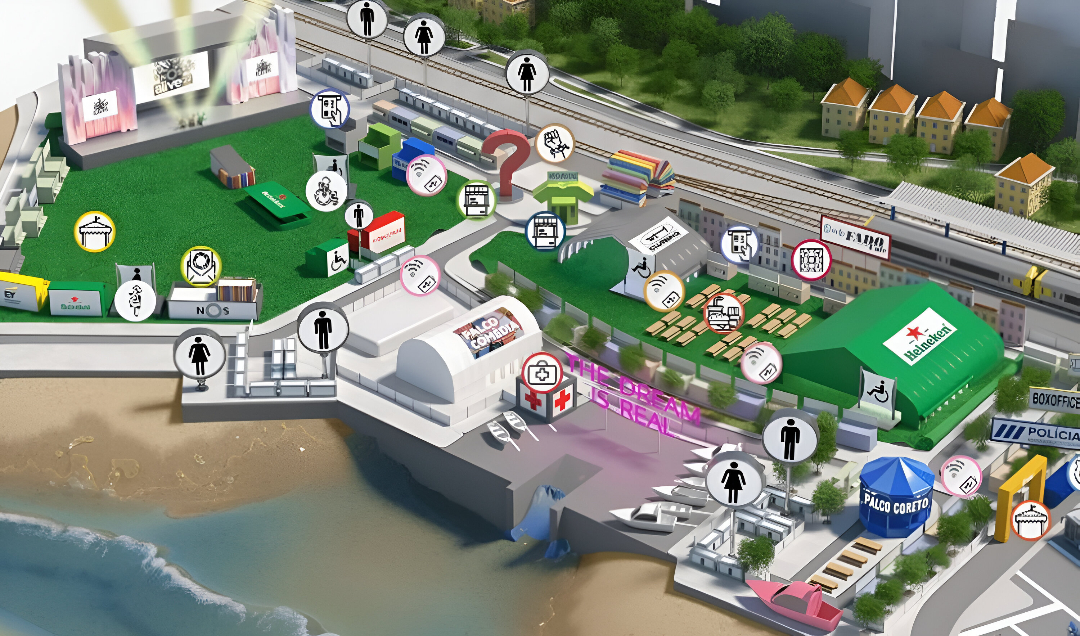The height and width of the screenshot is (636, 1080).
Task: Open the ATM marker near the main stage
Action: tap(329, 109)
